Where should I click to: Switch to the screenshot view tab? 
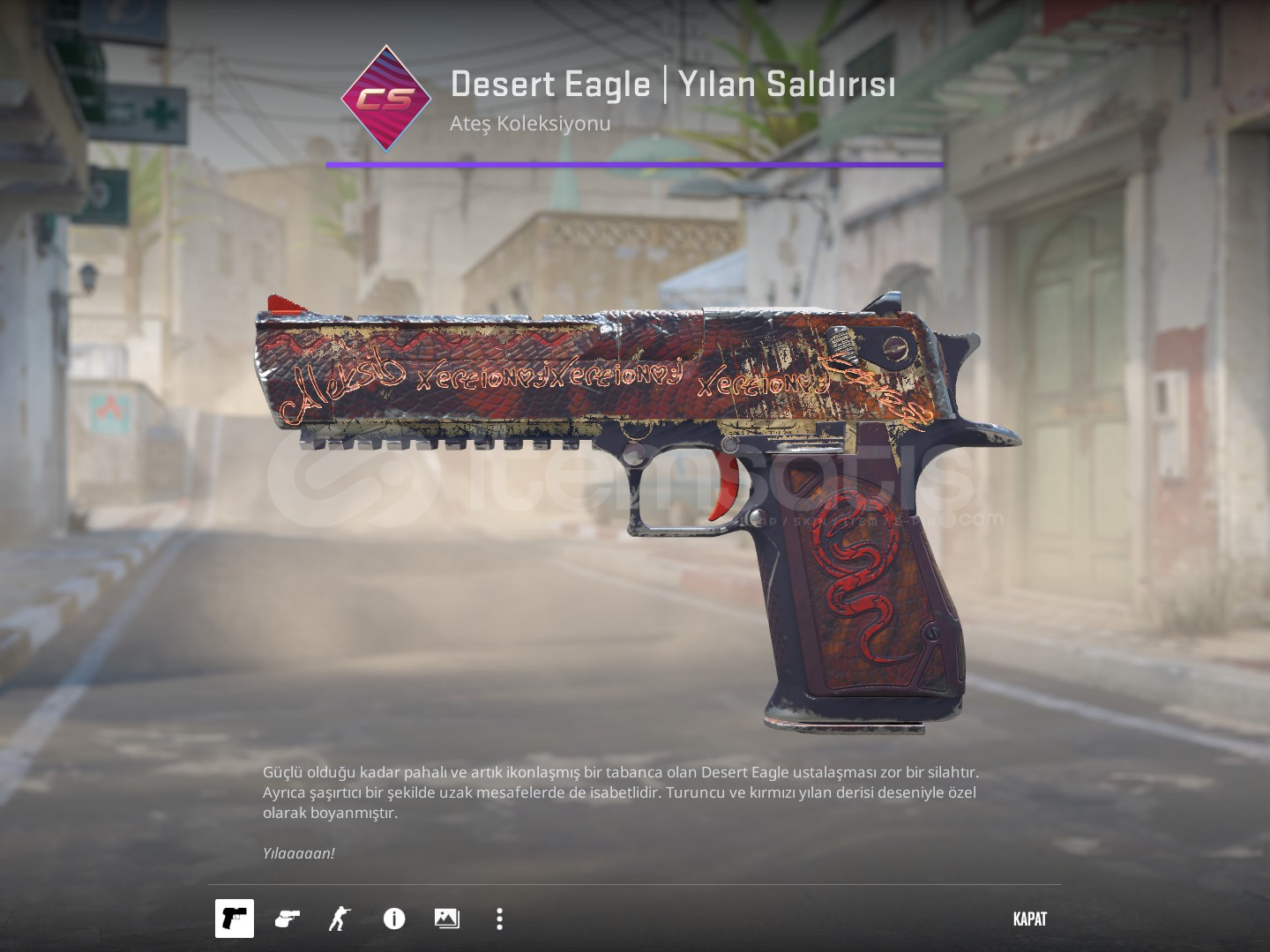[445, 919]
